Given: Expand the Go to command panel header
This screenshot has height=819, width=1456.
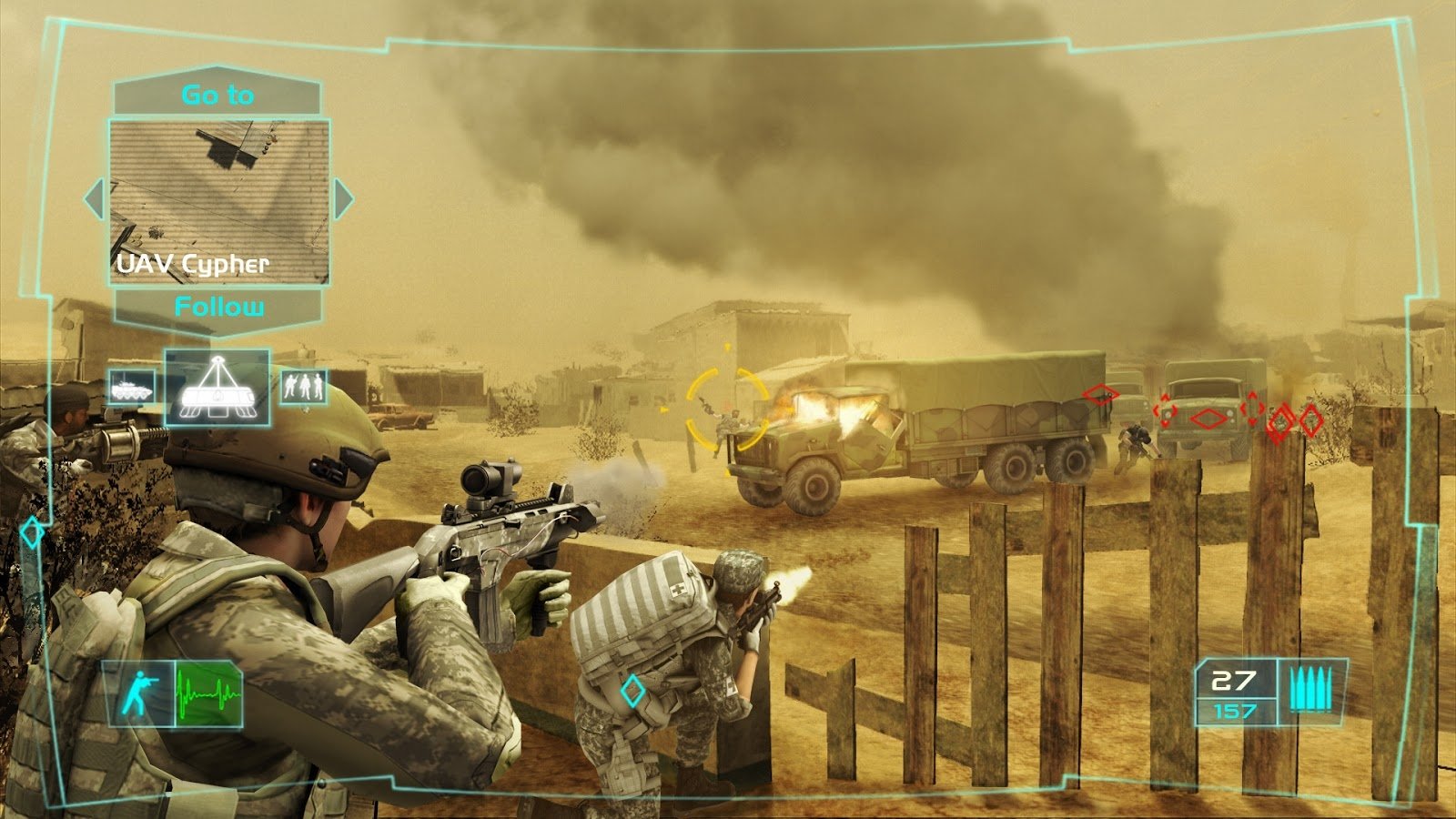Looking at the screenshot, I should click(218, 92).
